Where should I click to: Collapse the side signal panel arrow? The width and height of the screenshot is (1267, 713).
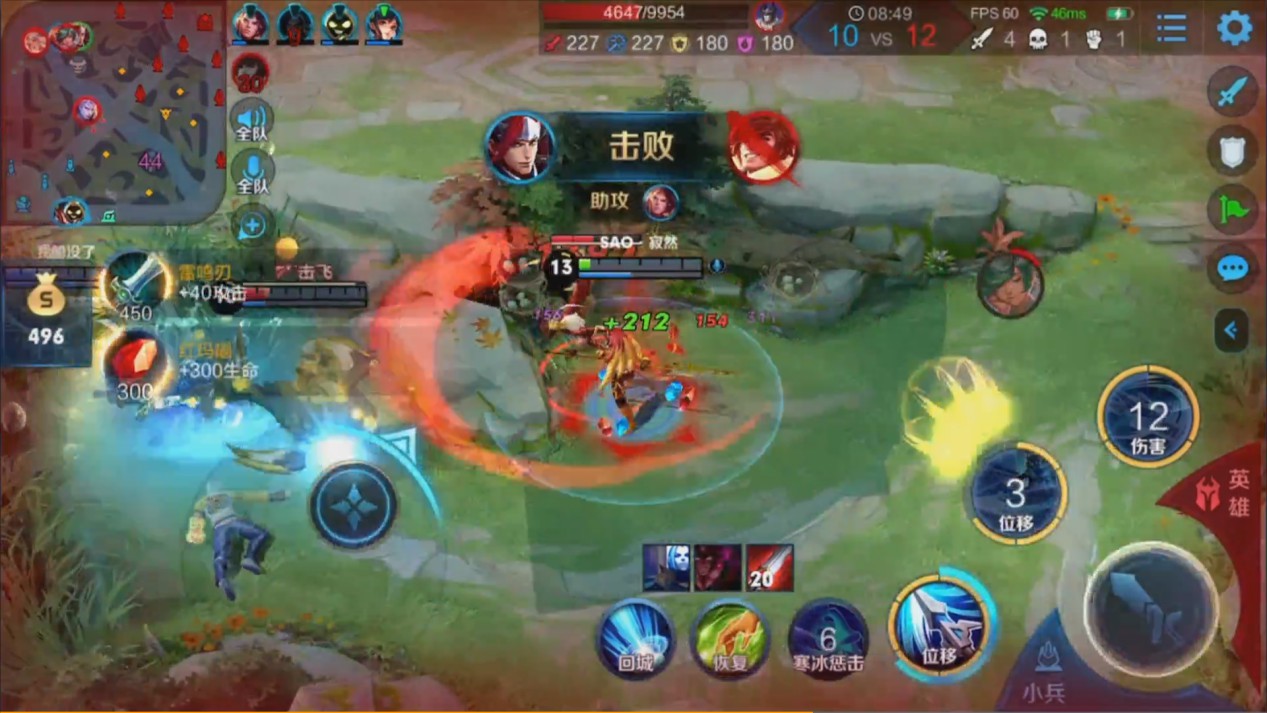1231,329
